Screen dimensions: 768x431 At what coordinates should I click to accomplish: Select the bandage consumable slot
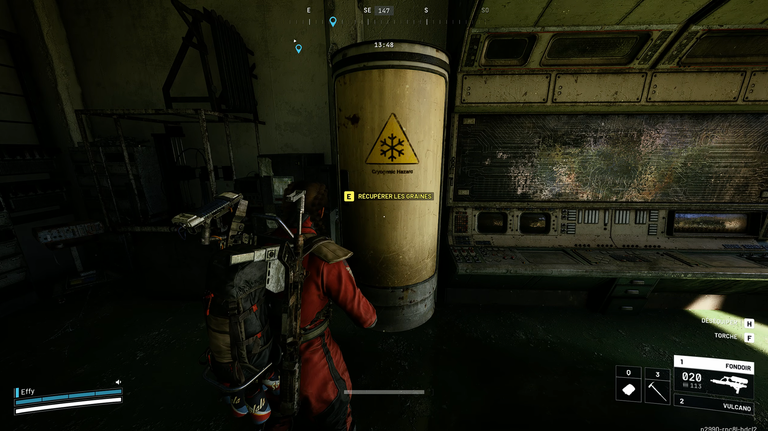point(629,386)
